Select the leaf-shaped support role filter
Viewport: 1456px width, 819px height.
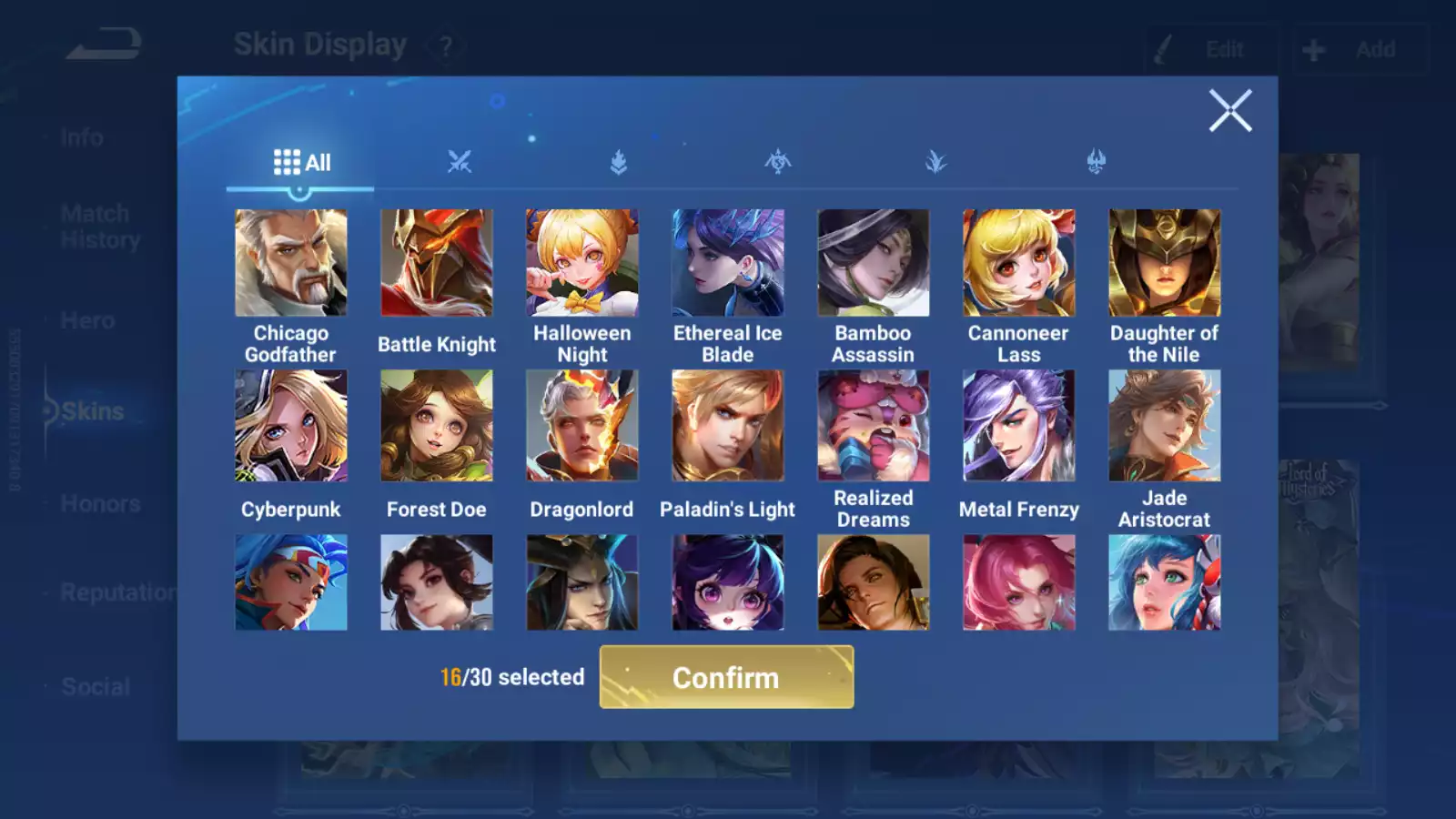617,161
